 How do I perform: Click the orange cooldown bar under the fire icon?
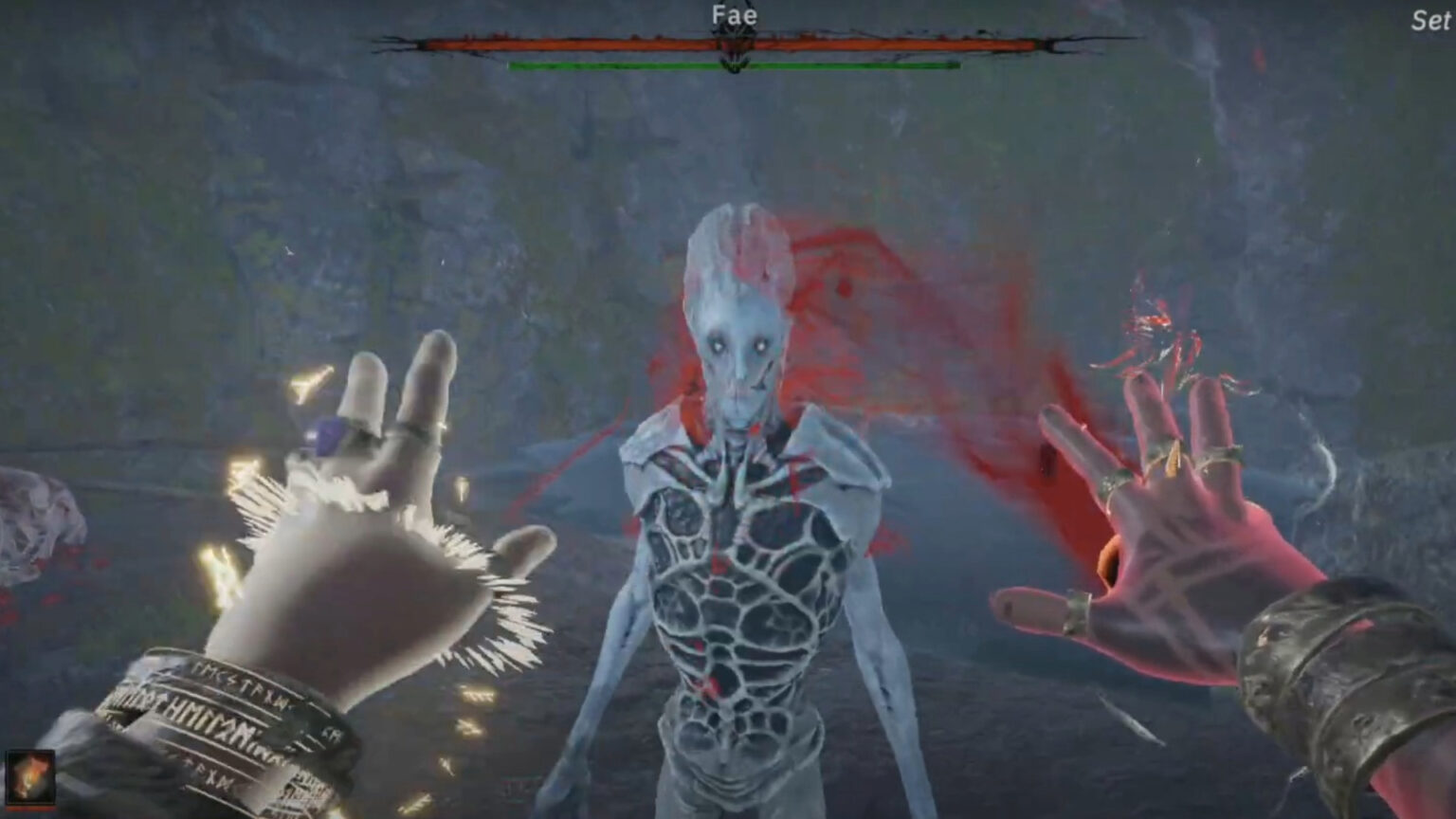coord(31,807)
